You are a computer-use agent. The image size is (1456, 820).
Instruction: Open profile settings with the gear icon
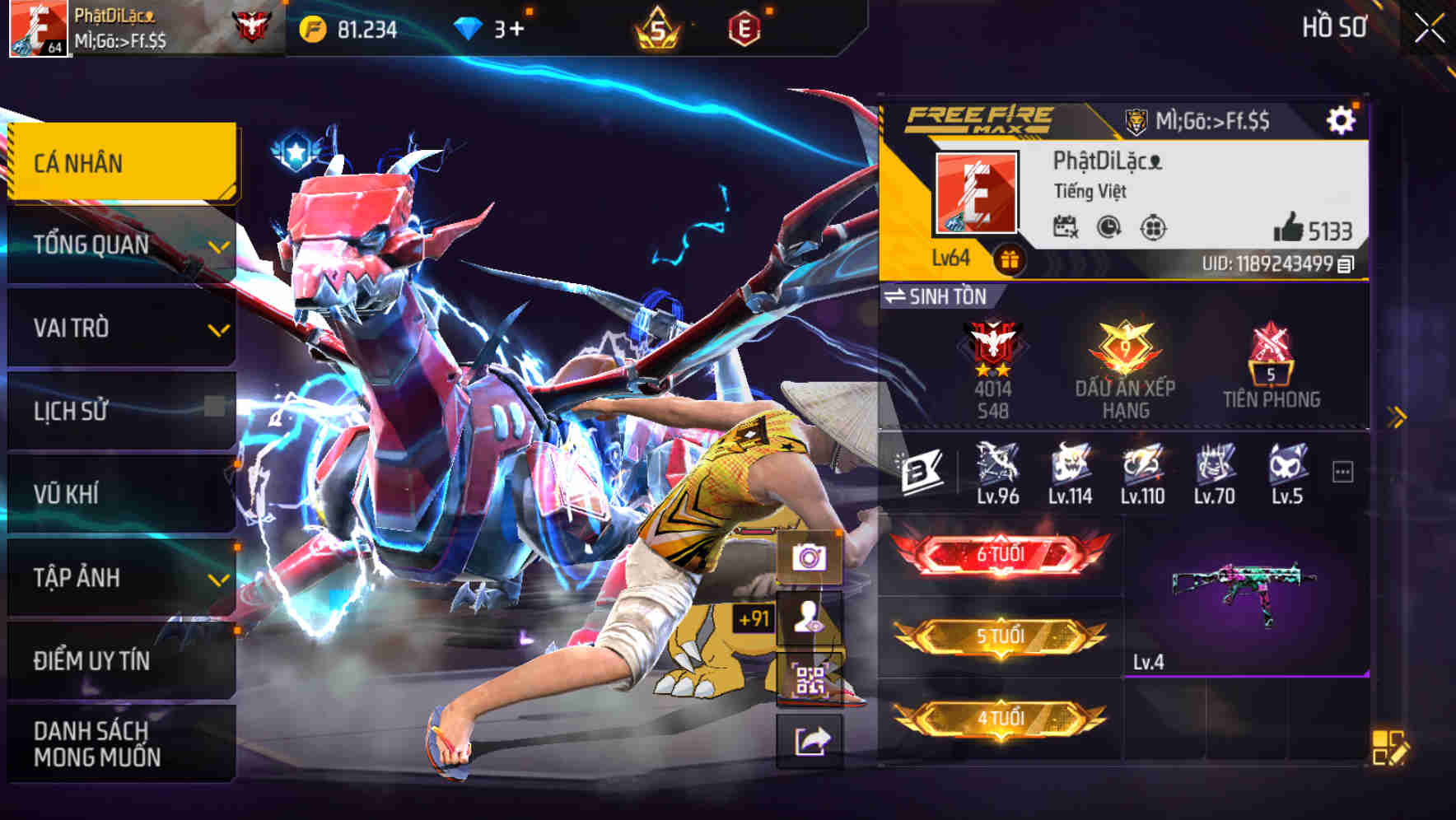click(x=1342, y=118)
